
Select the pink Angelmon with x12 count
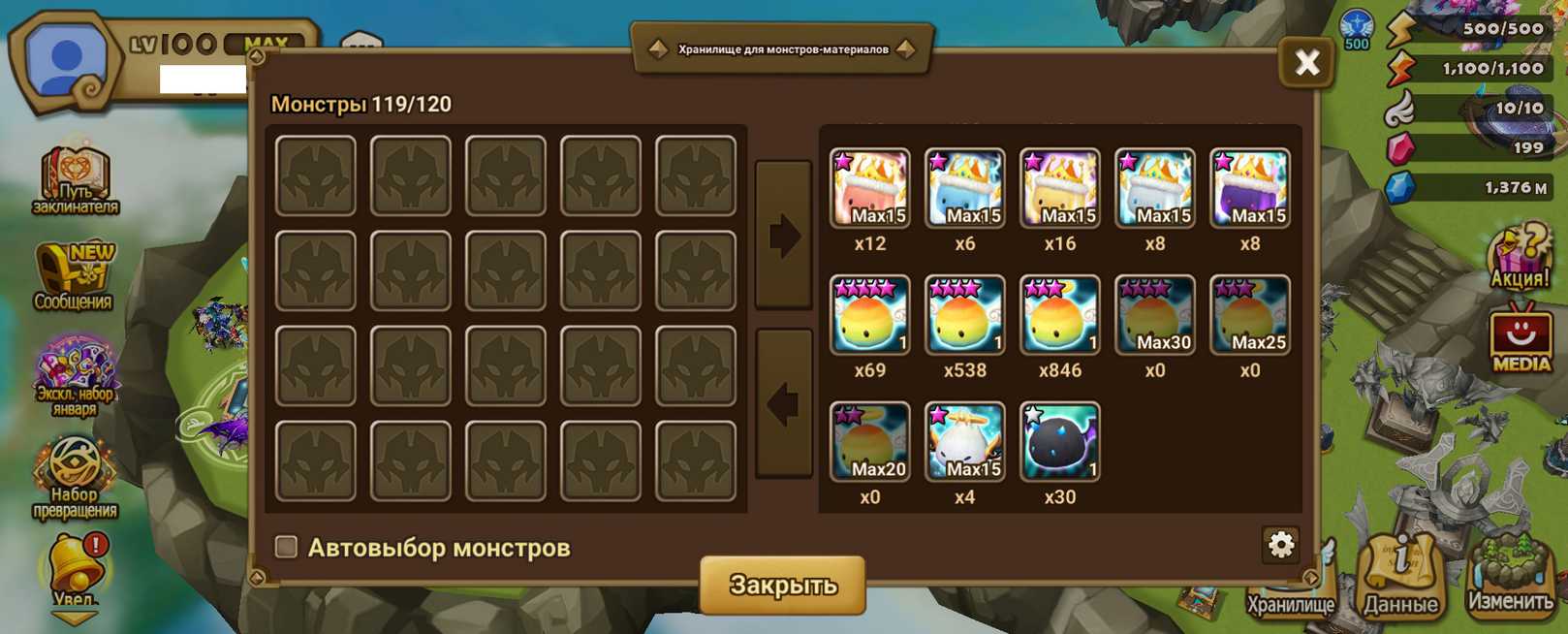[x=869, y=189]
